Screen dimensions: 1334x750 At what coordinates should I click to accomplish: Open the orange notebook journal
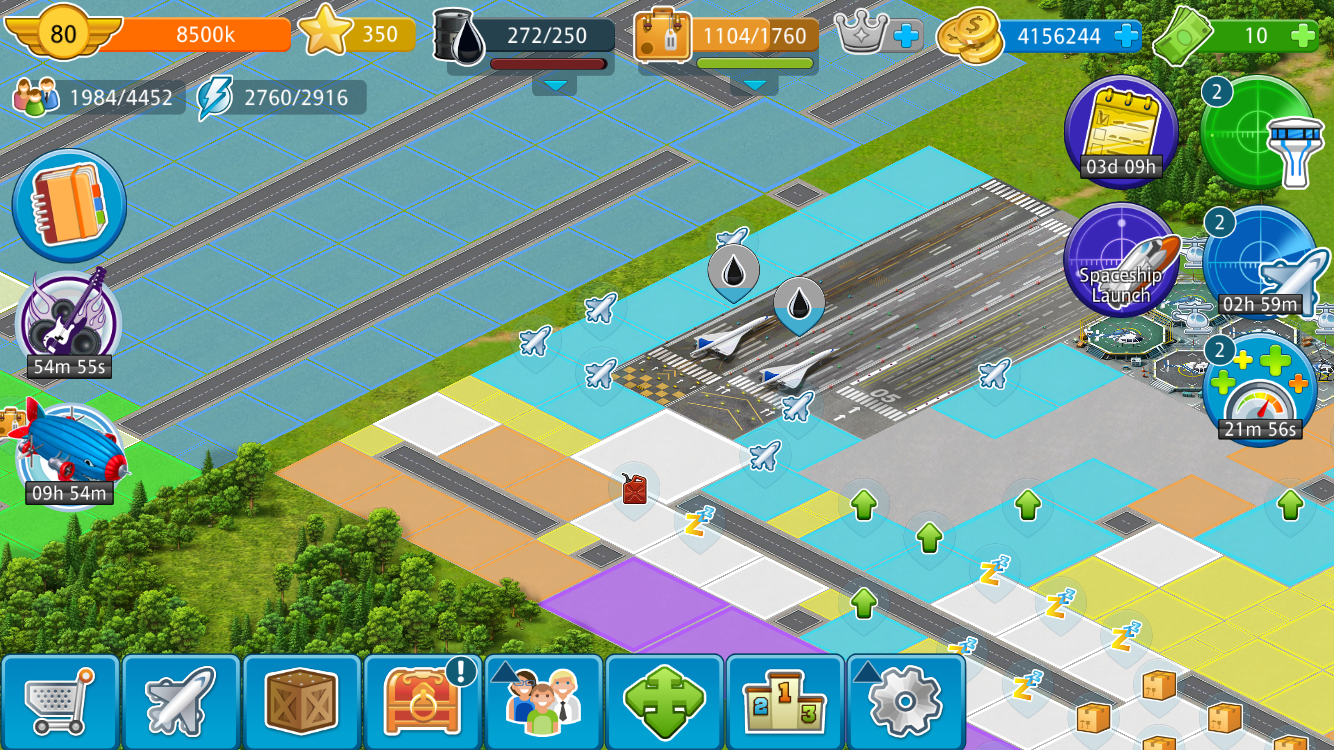pyautogui.click(x=69, y=205)
